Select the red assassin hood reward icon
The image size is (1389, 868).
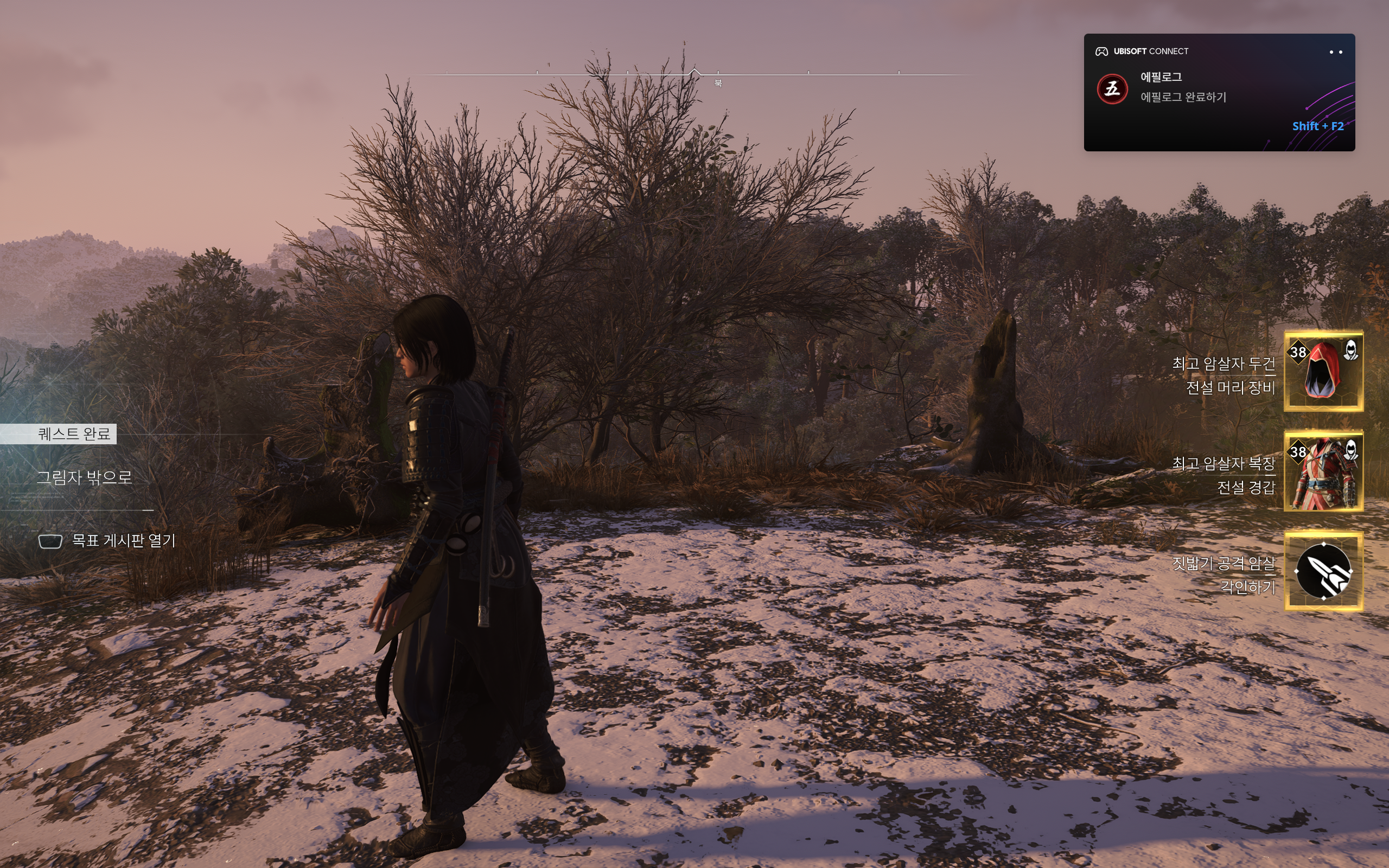[1323, 371]
